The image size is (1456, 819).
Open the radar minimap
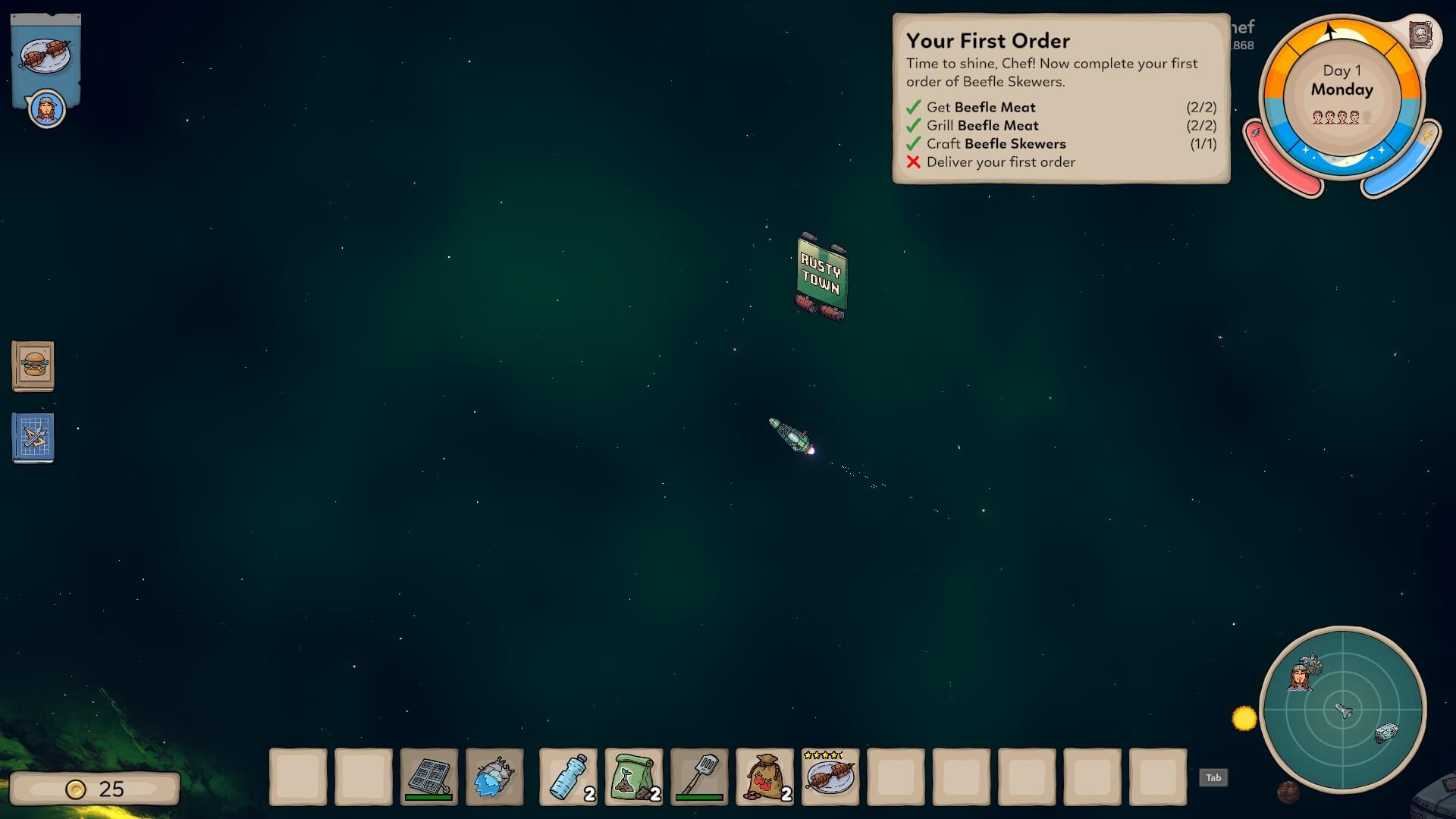click(1343, 711)
